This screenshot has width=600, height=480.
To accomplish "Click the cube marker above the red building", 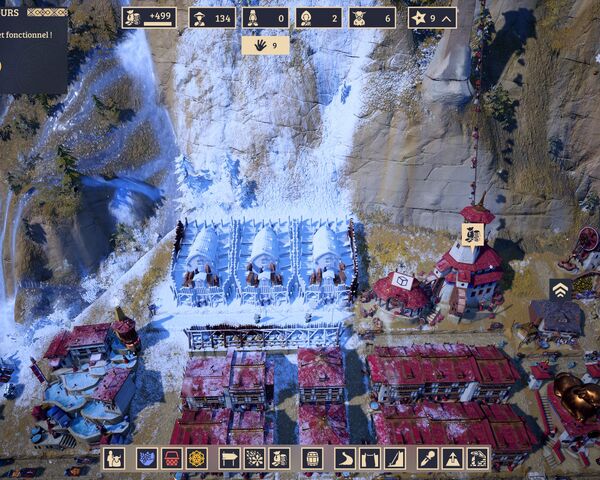I will 402,281.
